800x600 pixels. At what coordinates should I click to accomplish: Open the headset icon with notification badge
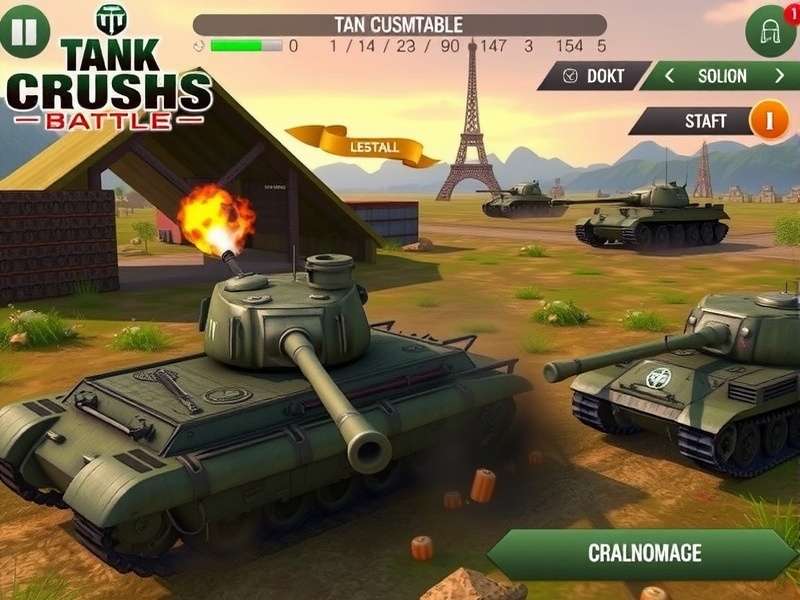(x=771, y=32)
